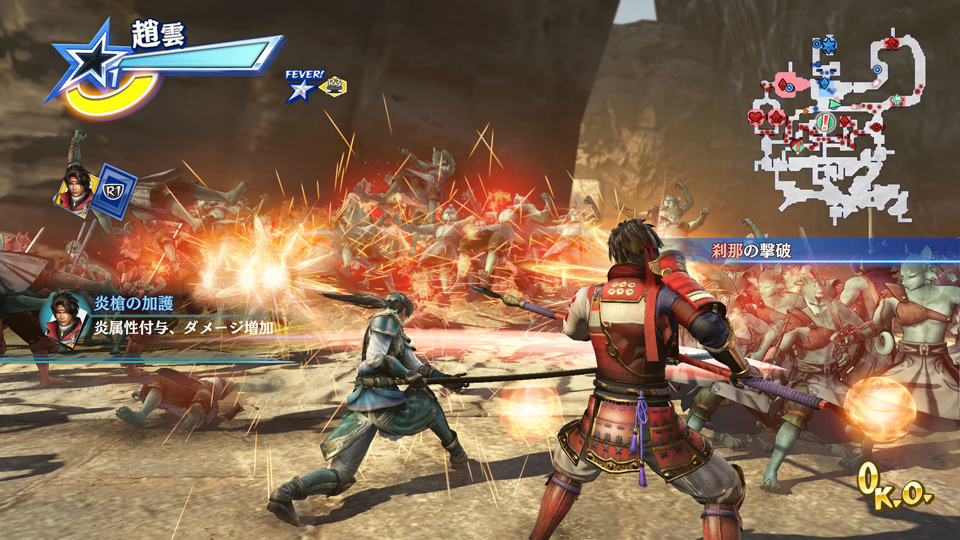Select the 炎槍の加護 skill portrait
Image resolution: width=960 pixels, height=540 pixels.
point(62,320)
